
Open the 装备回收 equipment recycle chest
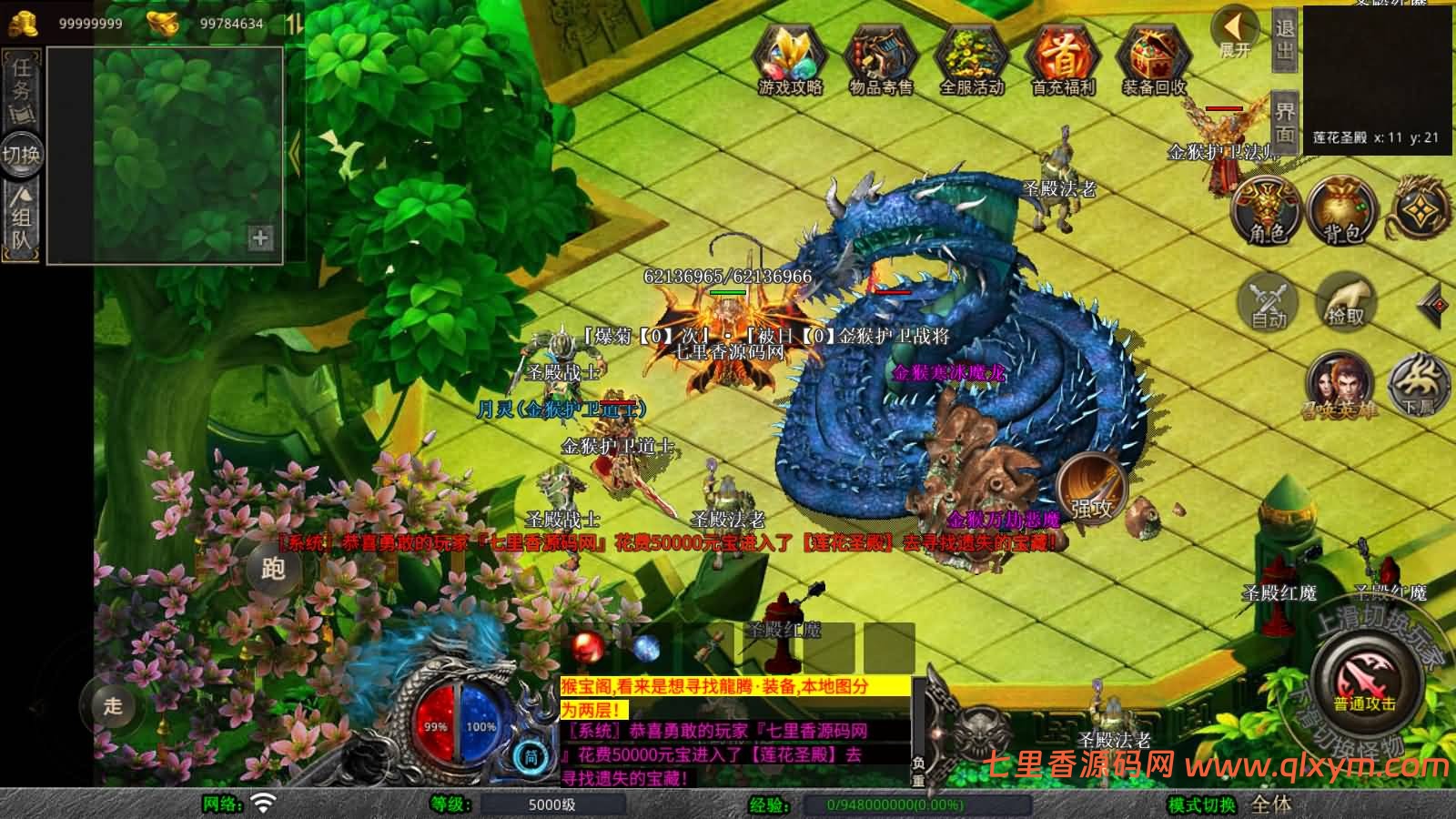click(1154, 58)
